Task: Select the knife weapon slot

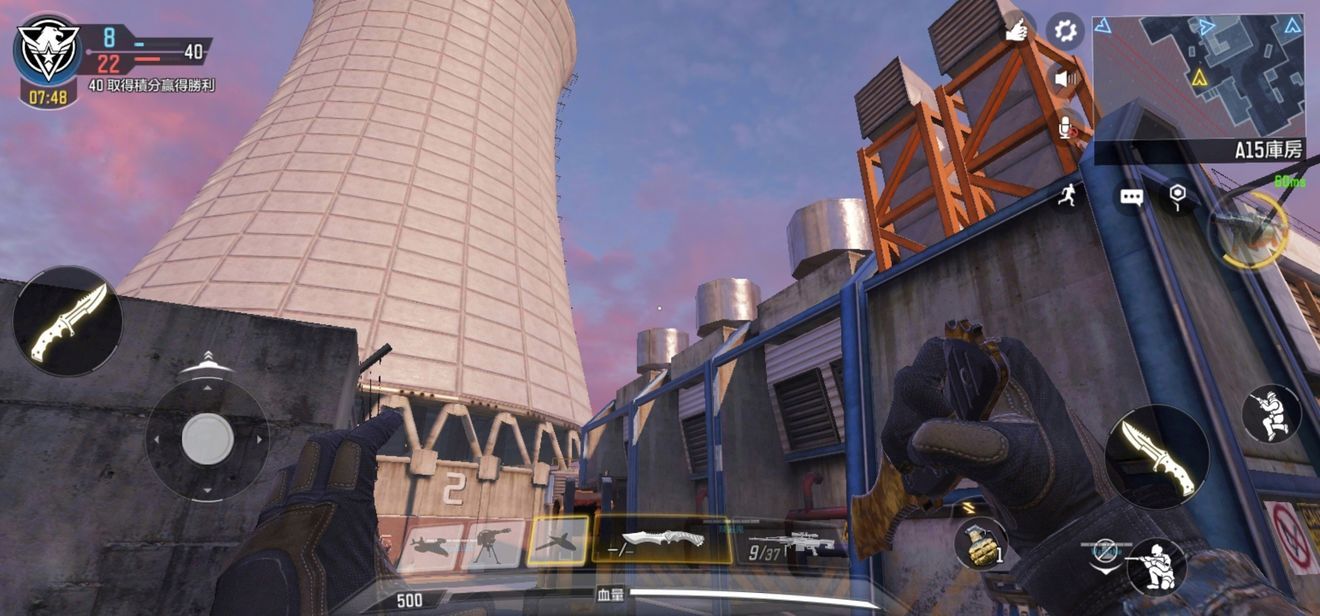Action: coord(662,540)
